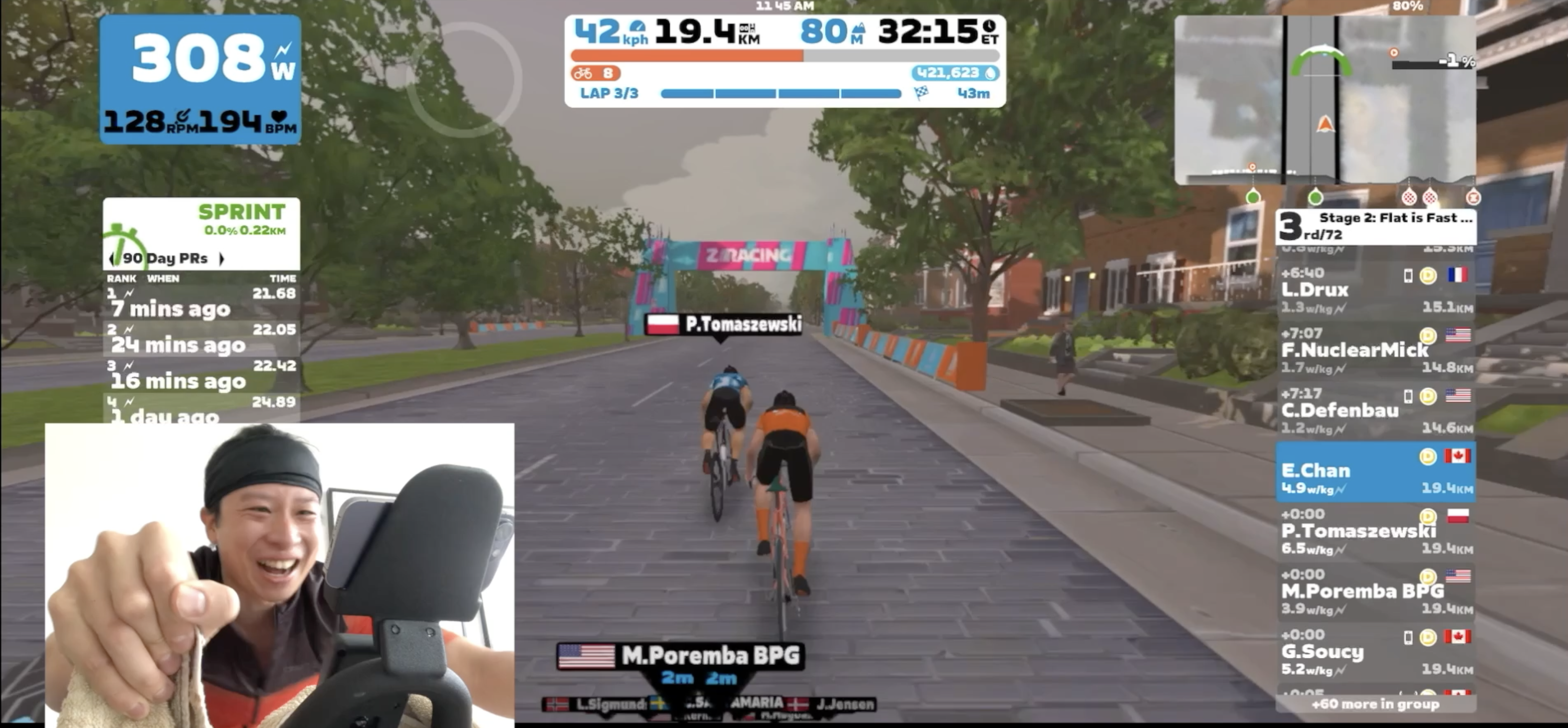Show previous sprint leaderboard with left arrow
The image size is (1568, 728).
coord(111,259)
